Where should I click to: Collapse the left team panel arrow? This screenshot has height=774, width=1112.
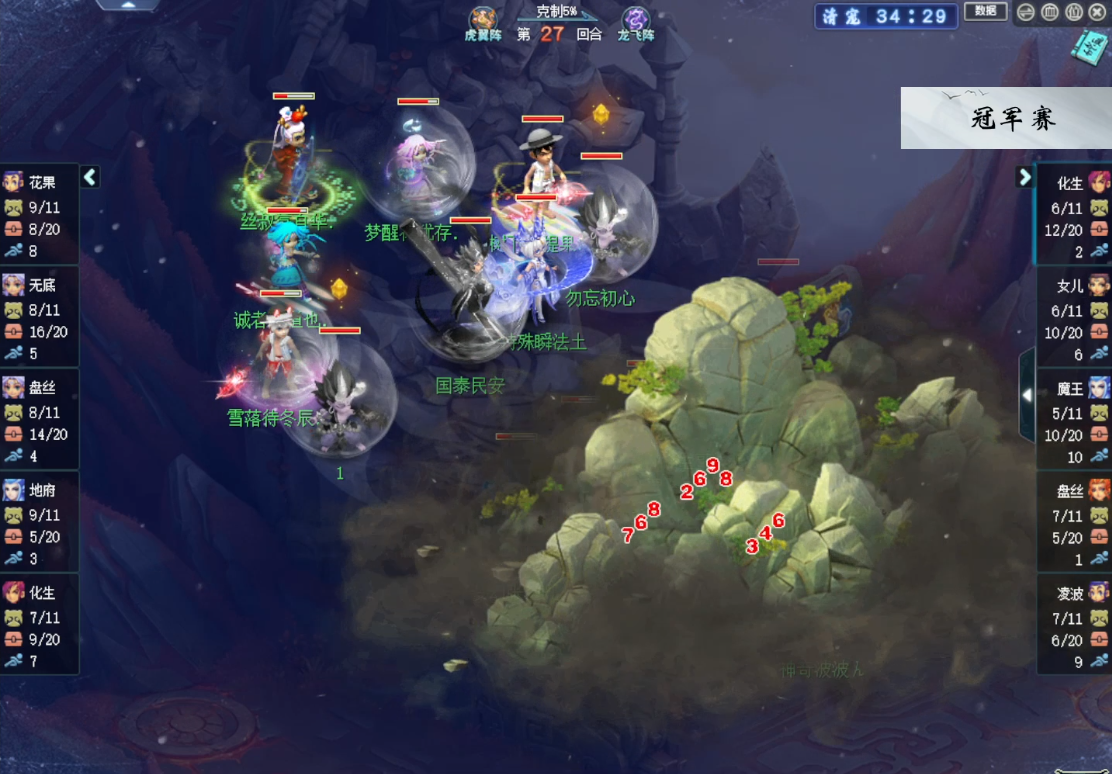point(90,177)
